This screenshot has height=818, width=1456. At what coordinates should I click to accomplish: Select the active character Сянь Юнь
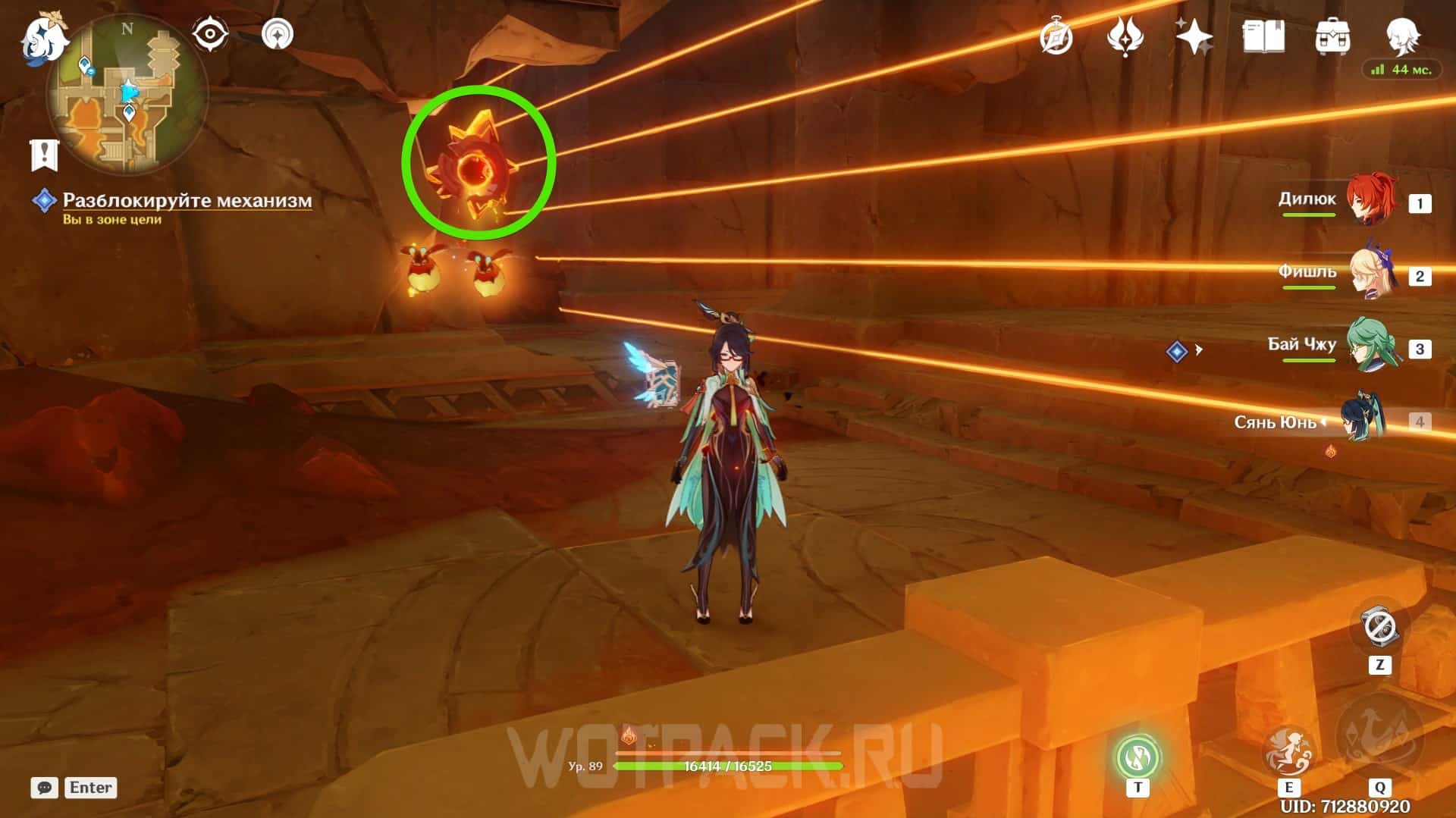[1363, 419]
